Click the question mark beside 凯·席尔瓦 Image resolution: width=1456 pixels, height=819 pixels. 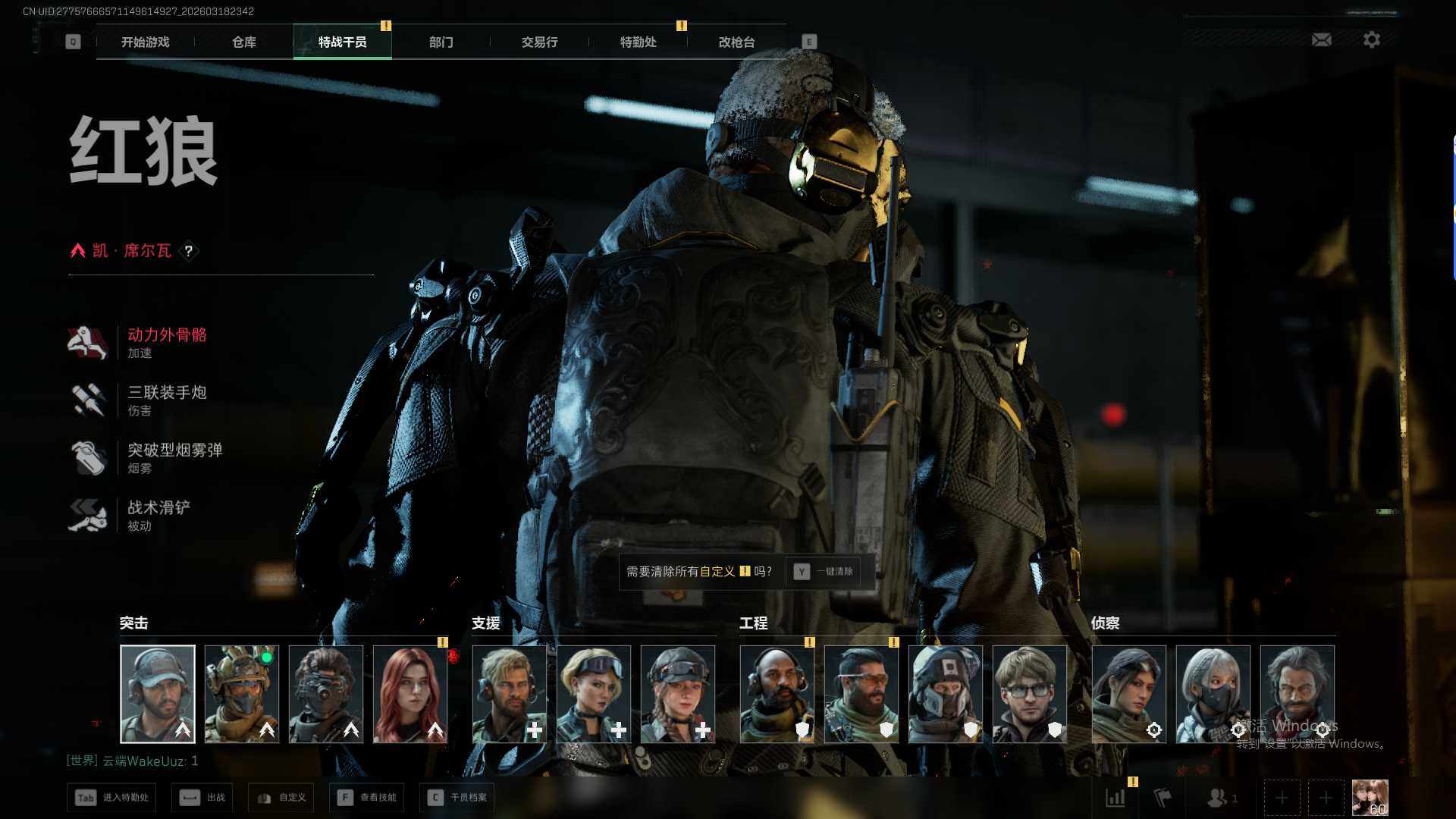[189, 251]
